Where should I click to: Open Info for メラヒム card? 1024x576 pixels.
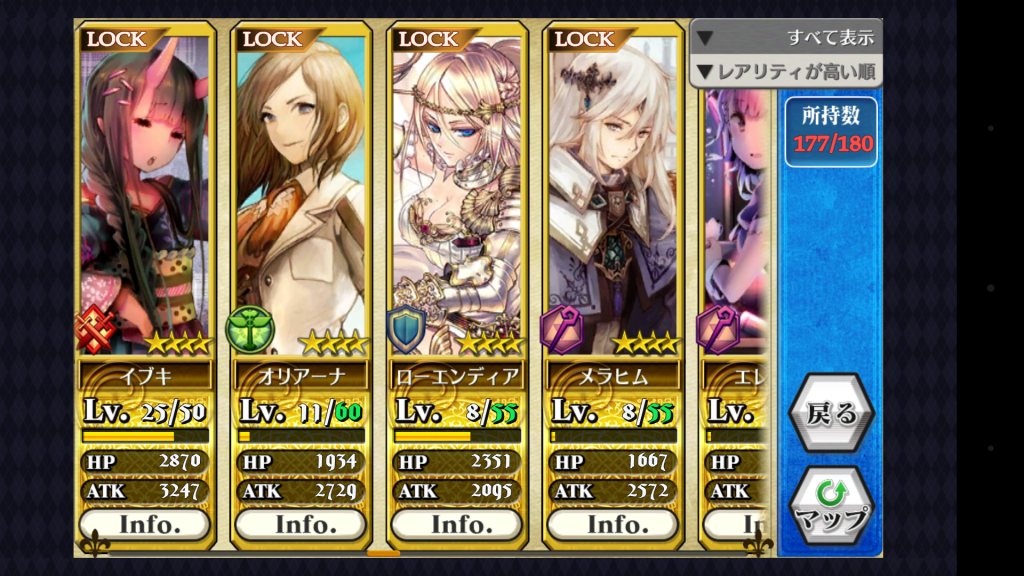pos(613,524)
